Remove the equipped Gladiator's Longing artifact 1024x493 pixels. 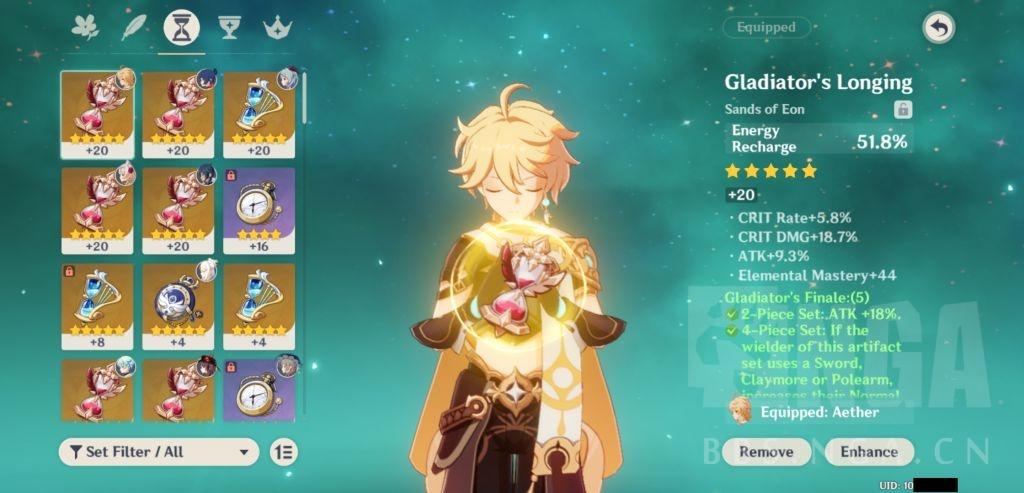tap(766, 451)
